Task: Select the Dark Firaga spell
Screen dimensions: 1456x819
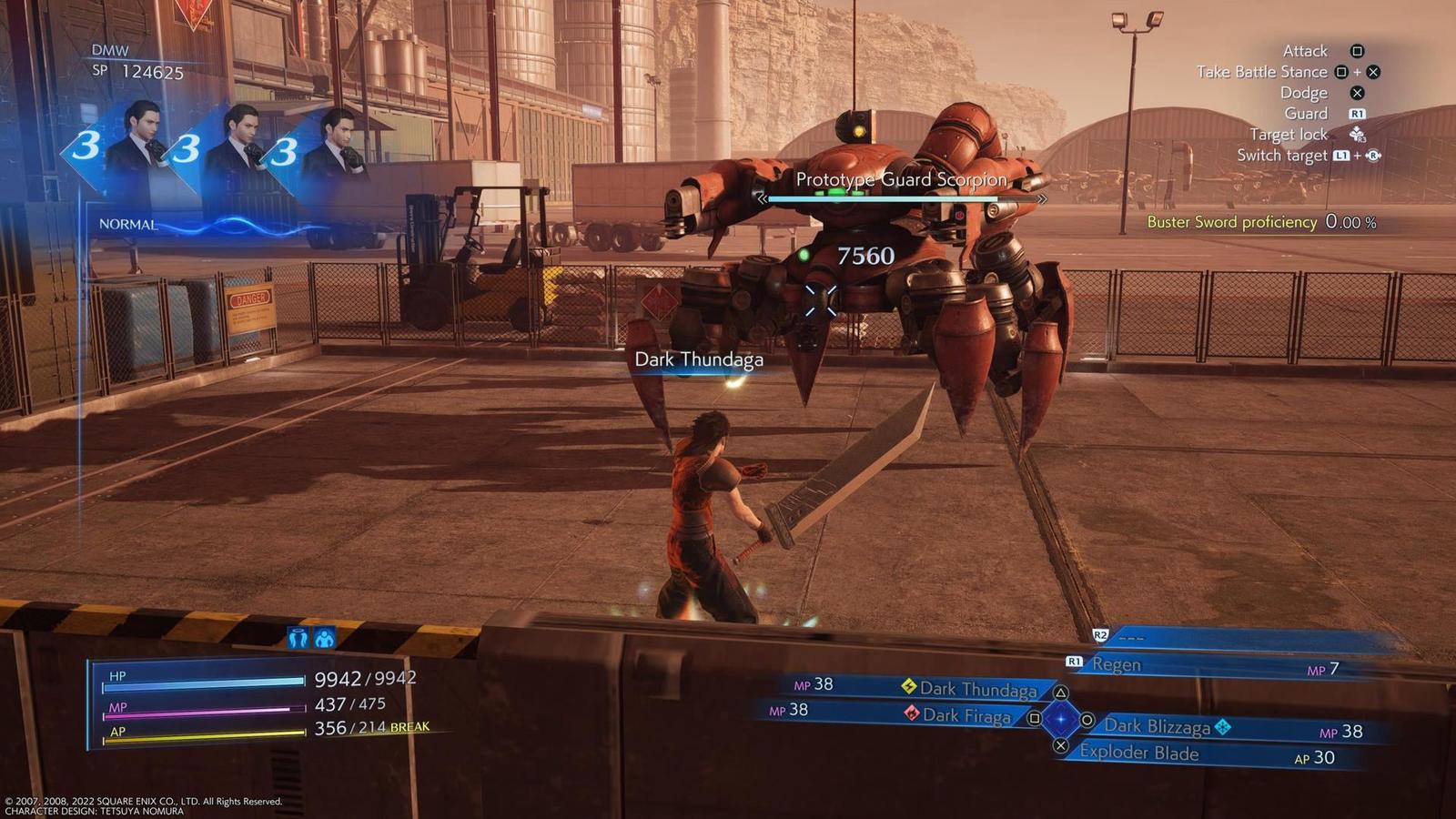Action: (966, 716)
